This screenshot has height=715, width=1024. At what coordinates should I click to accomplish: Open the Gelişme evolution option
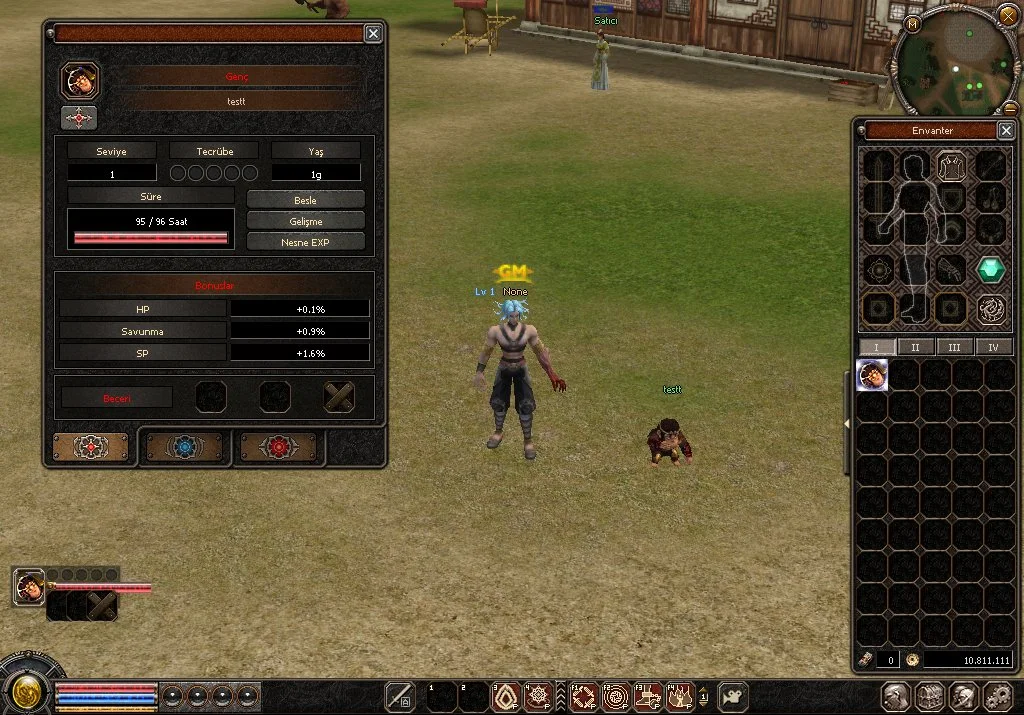pos(305,221)
